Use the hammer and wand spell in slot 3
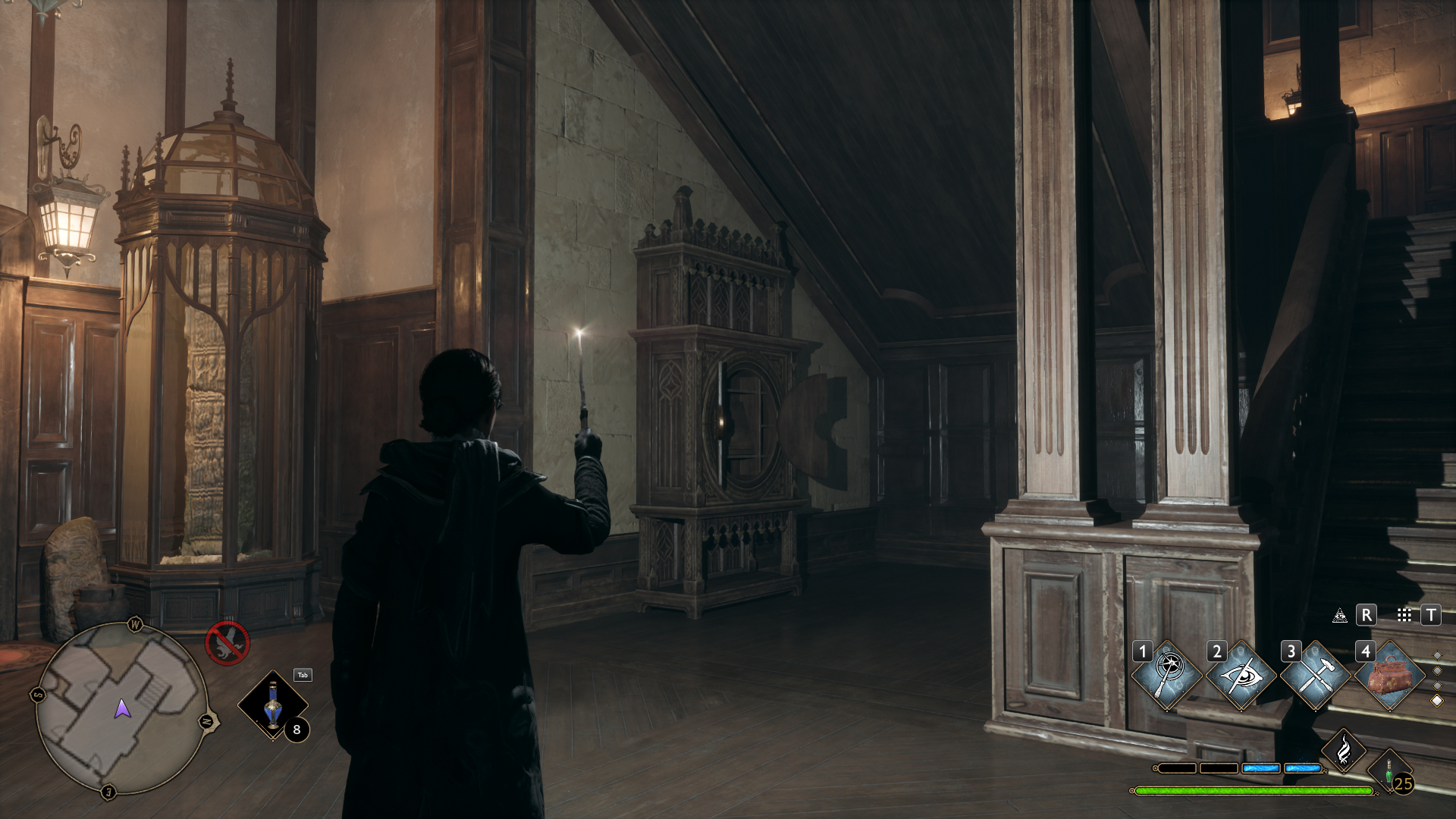Screen dimensions: 1456x819 click(x=1315, y=675)
